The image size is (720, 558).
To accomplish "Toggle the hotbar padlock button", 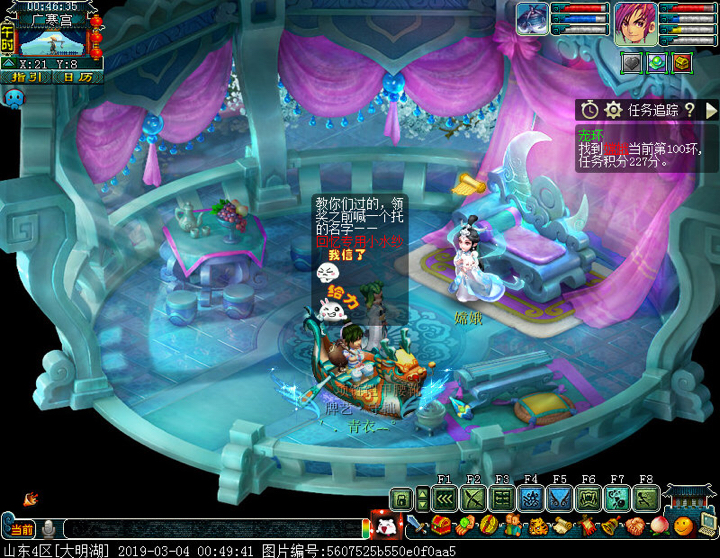I will point(402,498).
